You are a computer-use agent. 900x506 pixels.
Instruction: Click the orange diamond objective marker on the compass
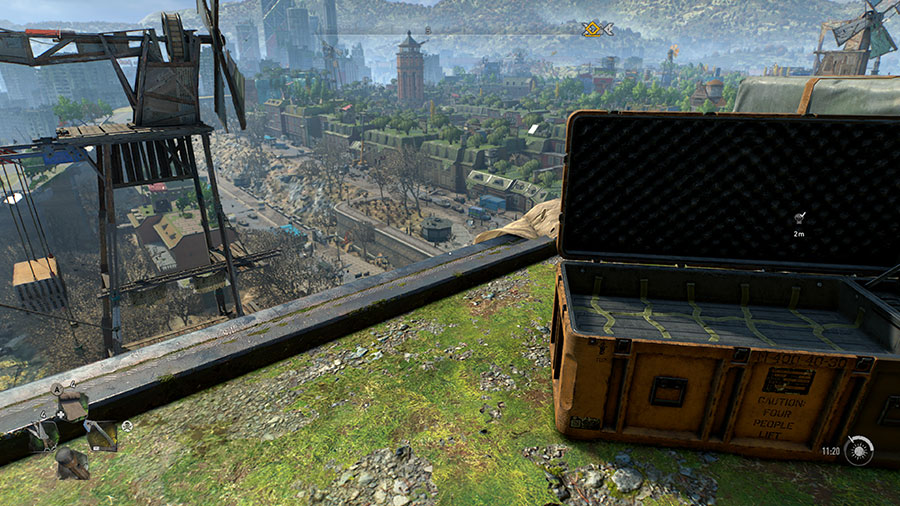point(593,30)
